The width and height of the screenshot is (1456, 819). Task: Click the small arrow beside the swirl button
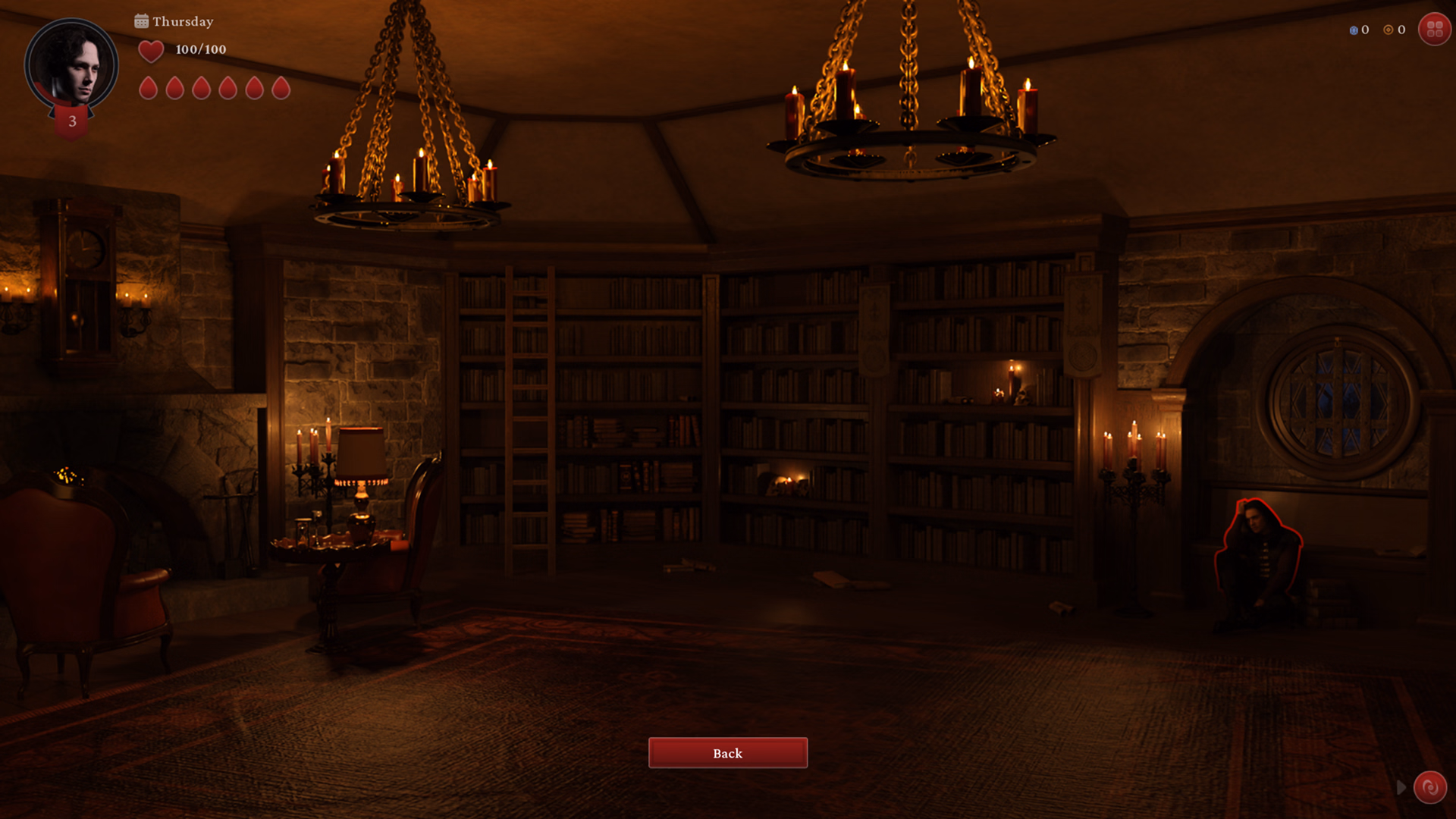pyautogui.click(x=1401, y=788)
